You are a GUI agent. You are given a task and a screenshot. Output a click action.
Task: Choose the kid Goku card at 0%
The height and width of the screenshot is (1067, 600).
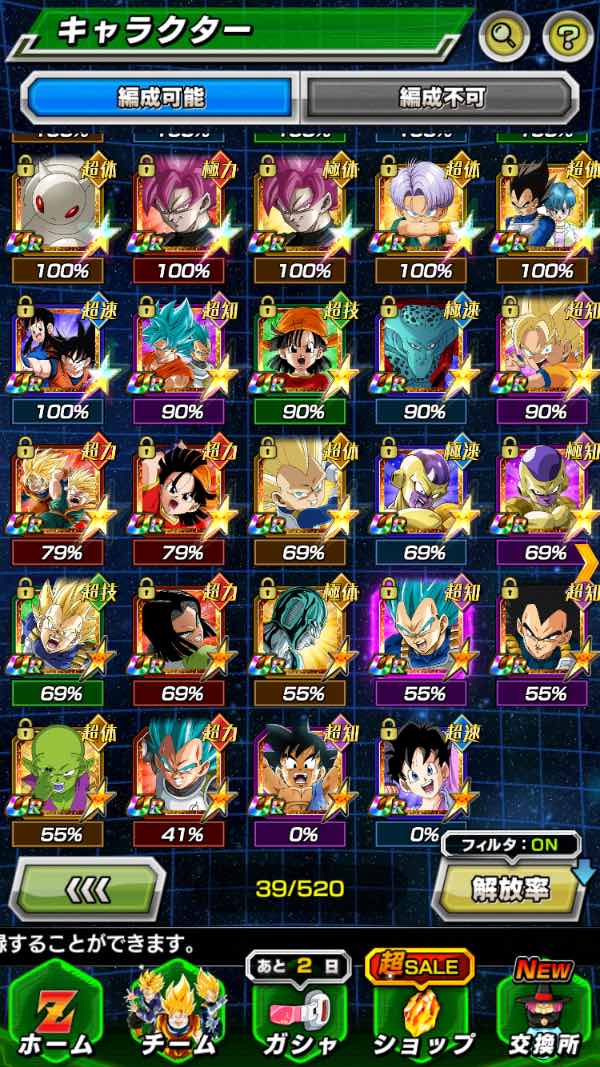coord(300,775)
